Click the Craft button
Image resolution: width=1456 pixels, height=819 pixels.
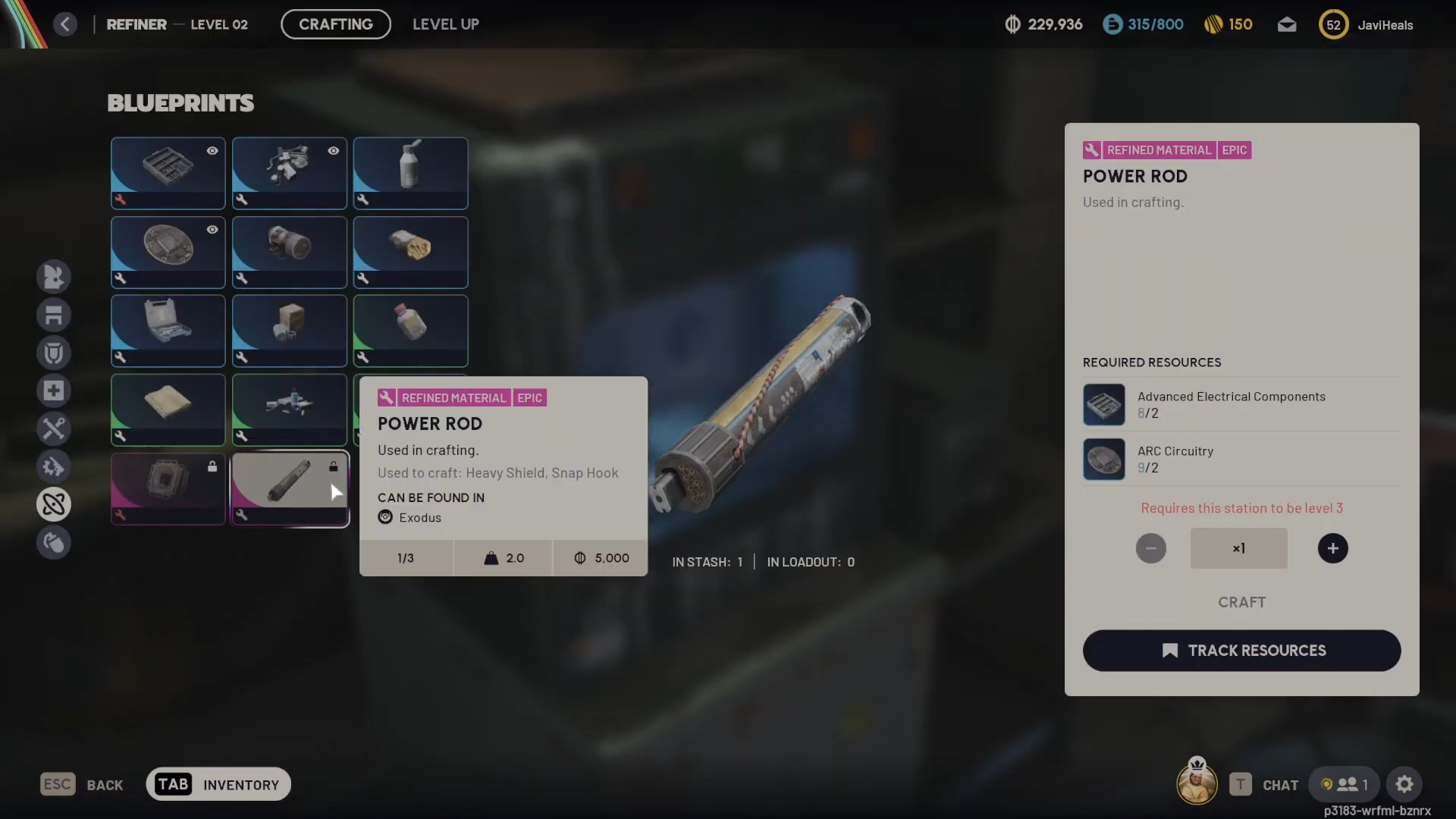[1241, 602]
